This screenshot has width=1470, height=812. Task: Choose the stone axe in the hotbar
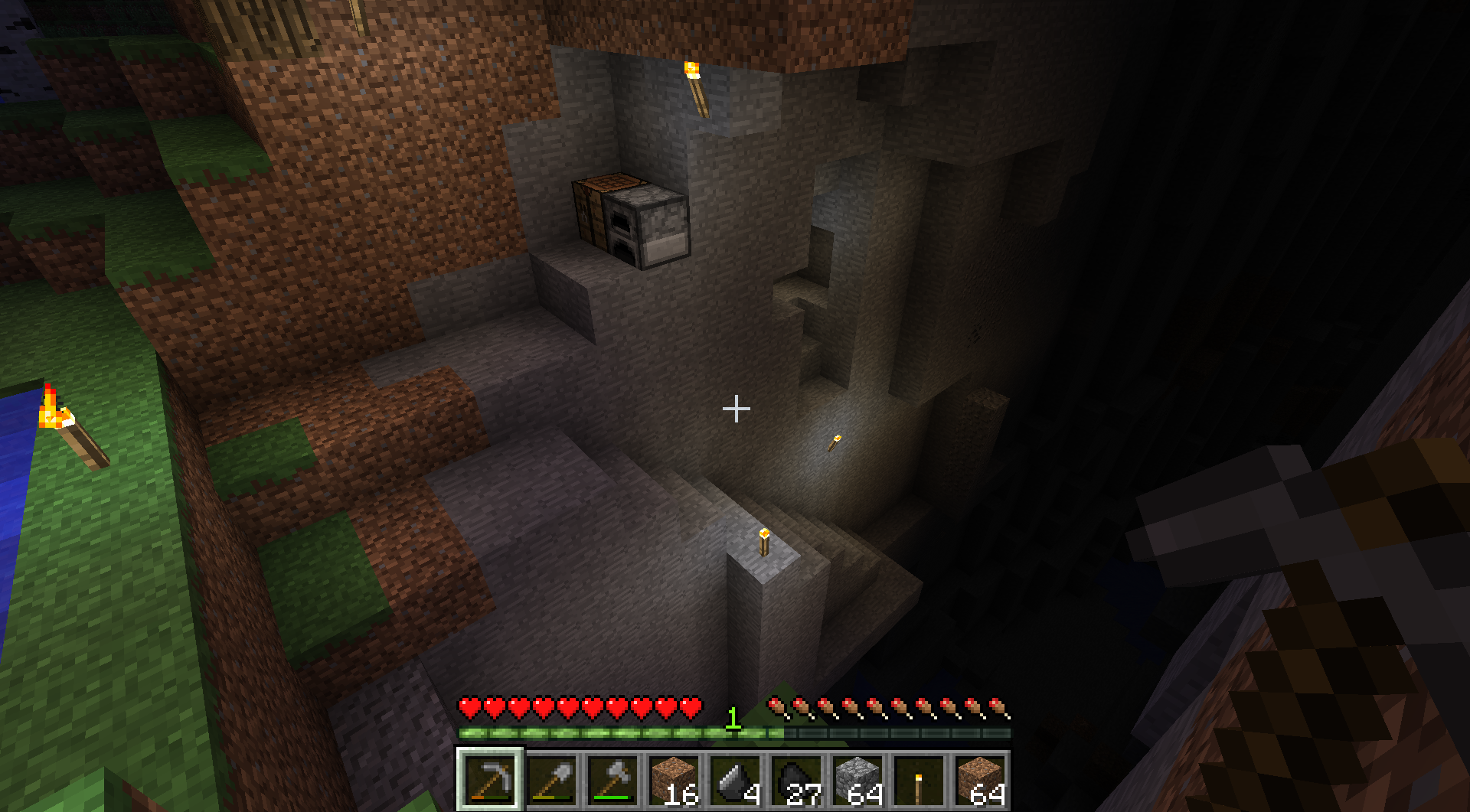click(x=612, y=780)
